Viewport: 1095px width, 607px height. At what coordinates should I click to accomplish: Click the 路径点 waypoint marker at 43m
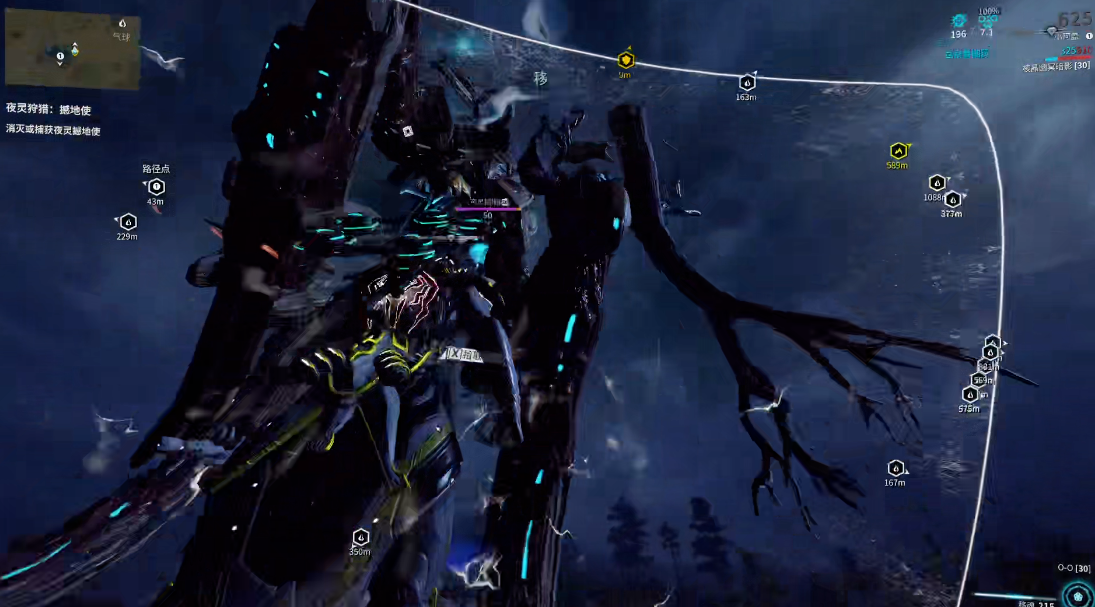[156, 186]
